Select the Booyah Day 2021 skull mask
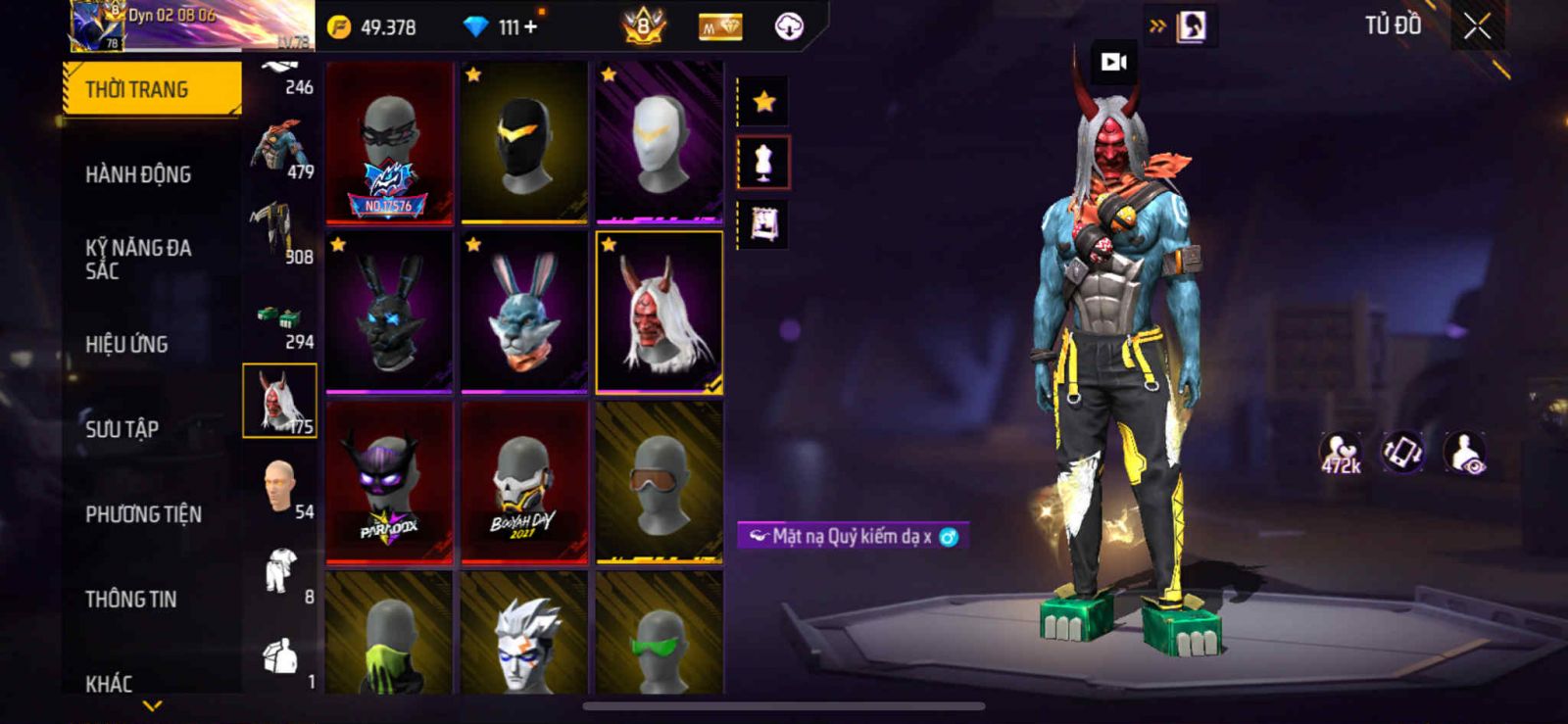Image resolution: width=1568 pixels, height=724 pixels. click(524, 482)
